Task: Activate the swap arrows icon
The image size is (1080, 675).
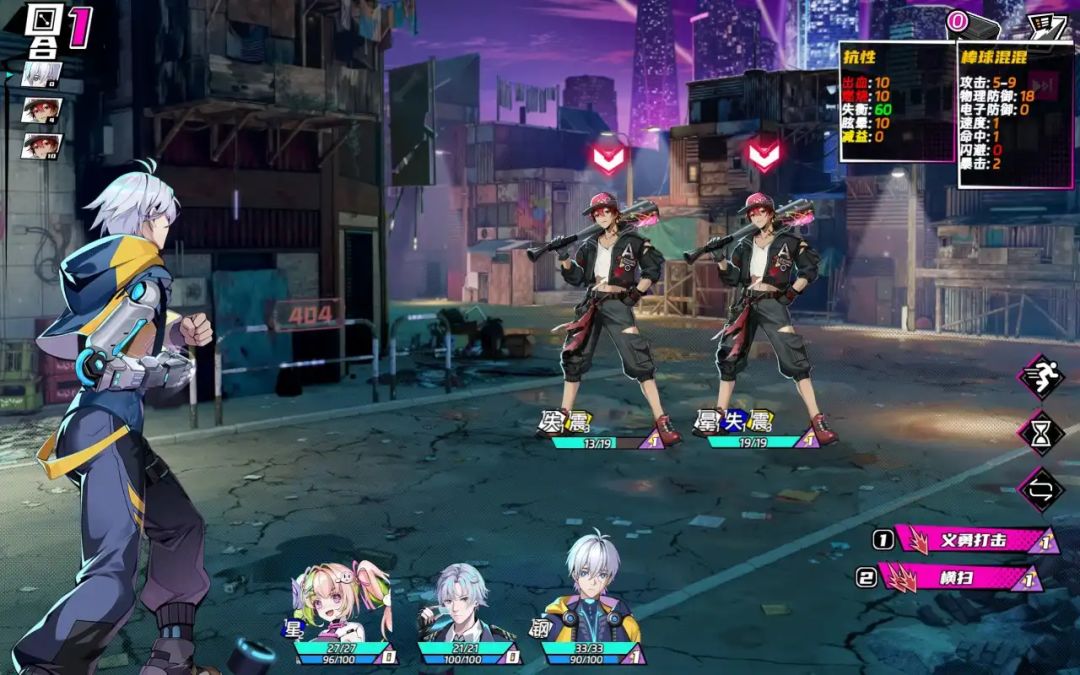Action: pyautogui.click(x=1040, y=490)
